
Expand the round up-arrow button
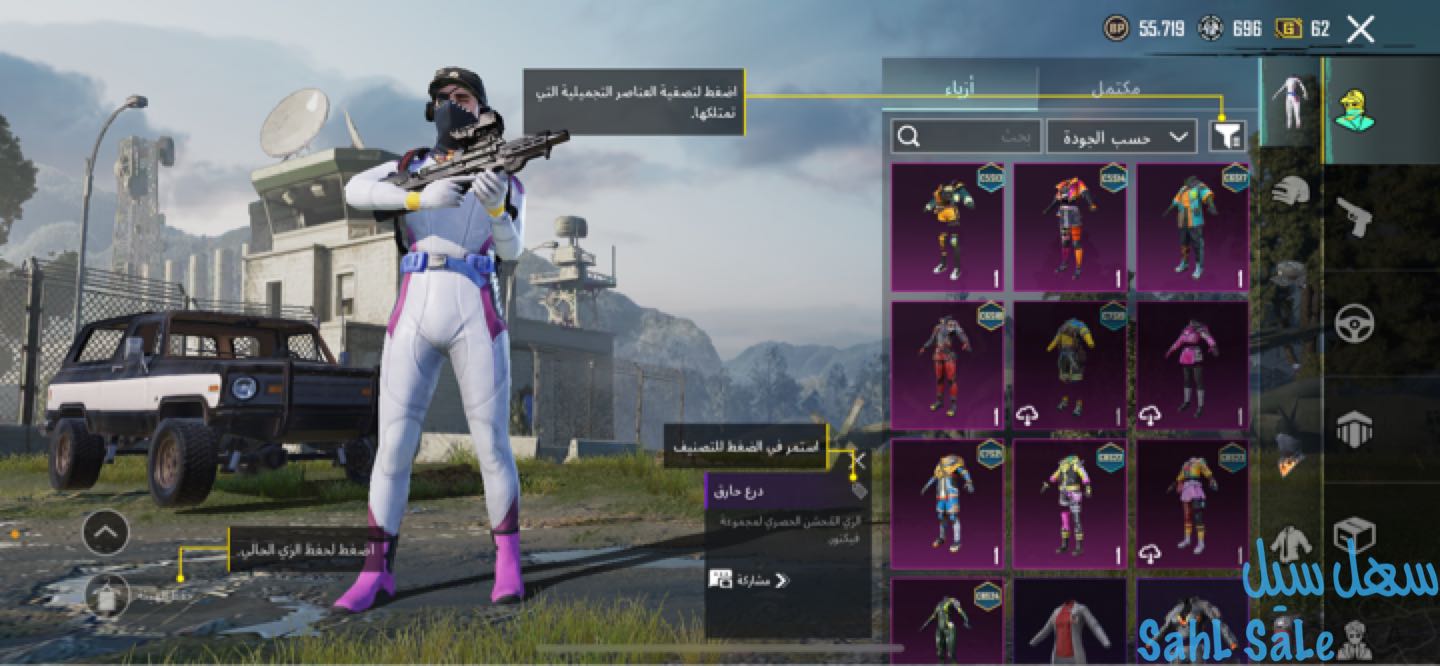pyautogui.click(x=106, y=533)
